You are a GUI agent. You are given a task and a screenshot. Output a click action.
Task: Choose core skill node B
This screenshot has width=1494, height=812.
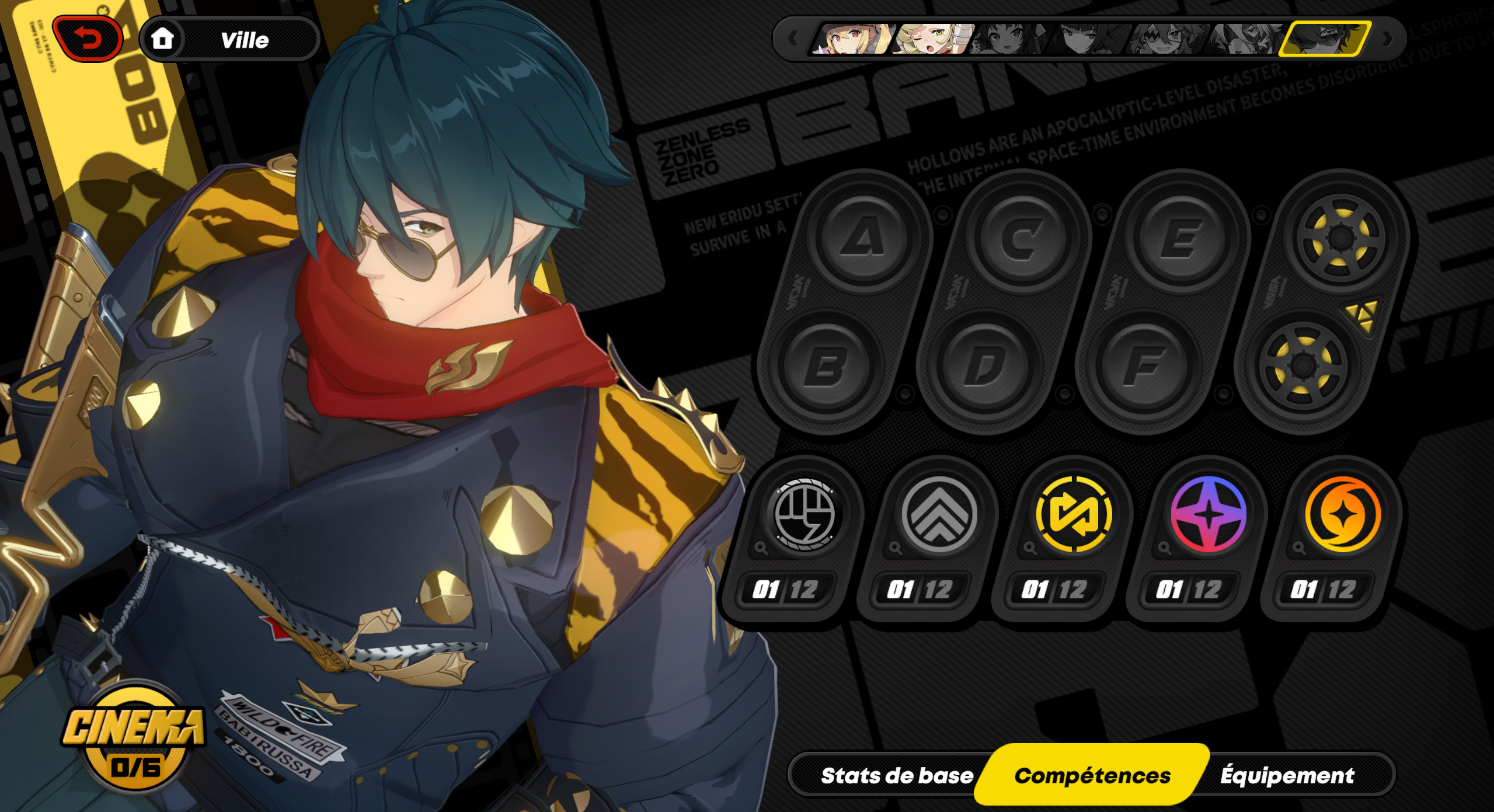826,367
